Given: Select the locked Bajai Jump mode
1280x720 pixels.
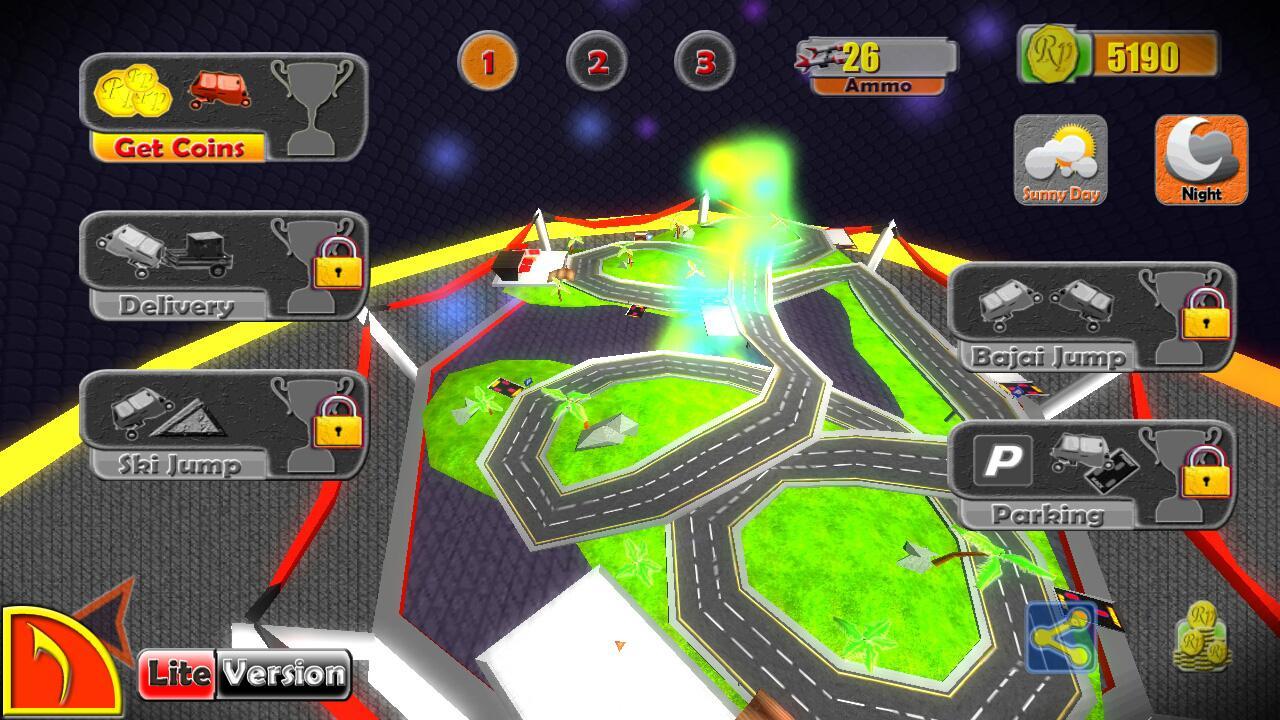Looking at the screenshot, I should tap(1090, 316).
